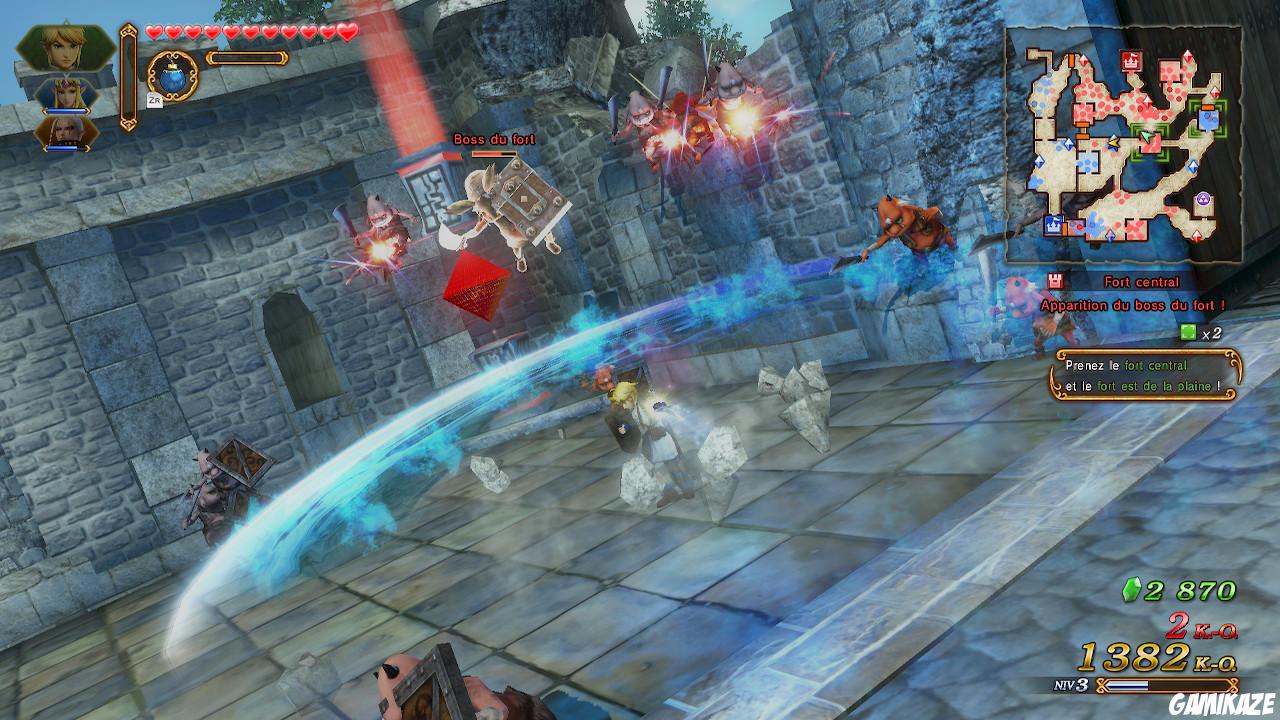The image size is (1280, 720).
Task: Click the Apparition du boss du fort message
Action: 1133,304
